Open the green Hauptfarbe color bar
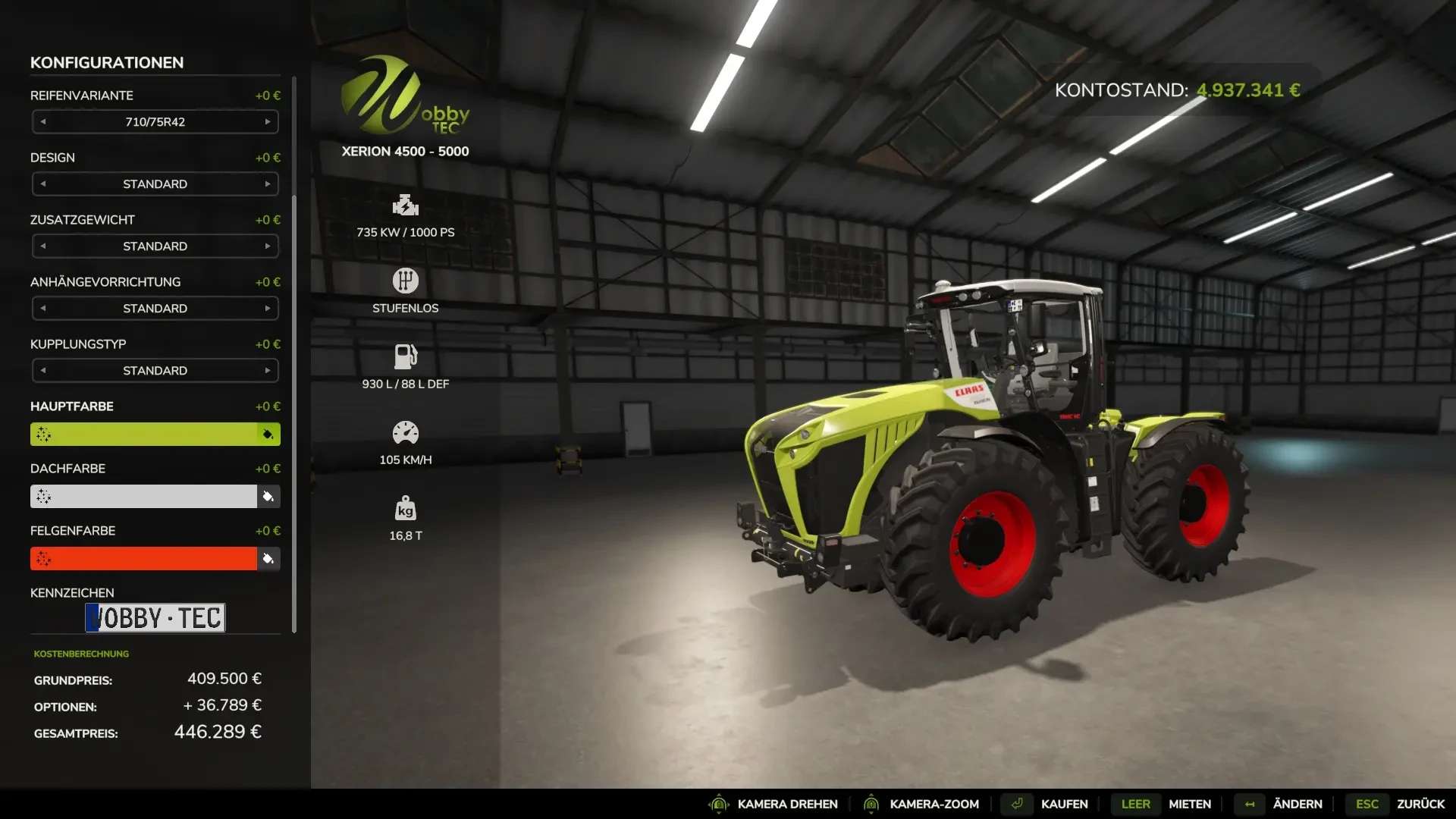 (x=144, y=434)
